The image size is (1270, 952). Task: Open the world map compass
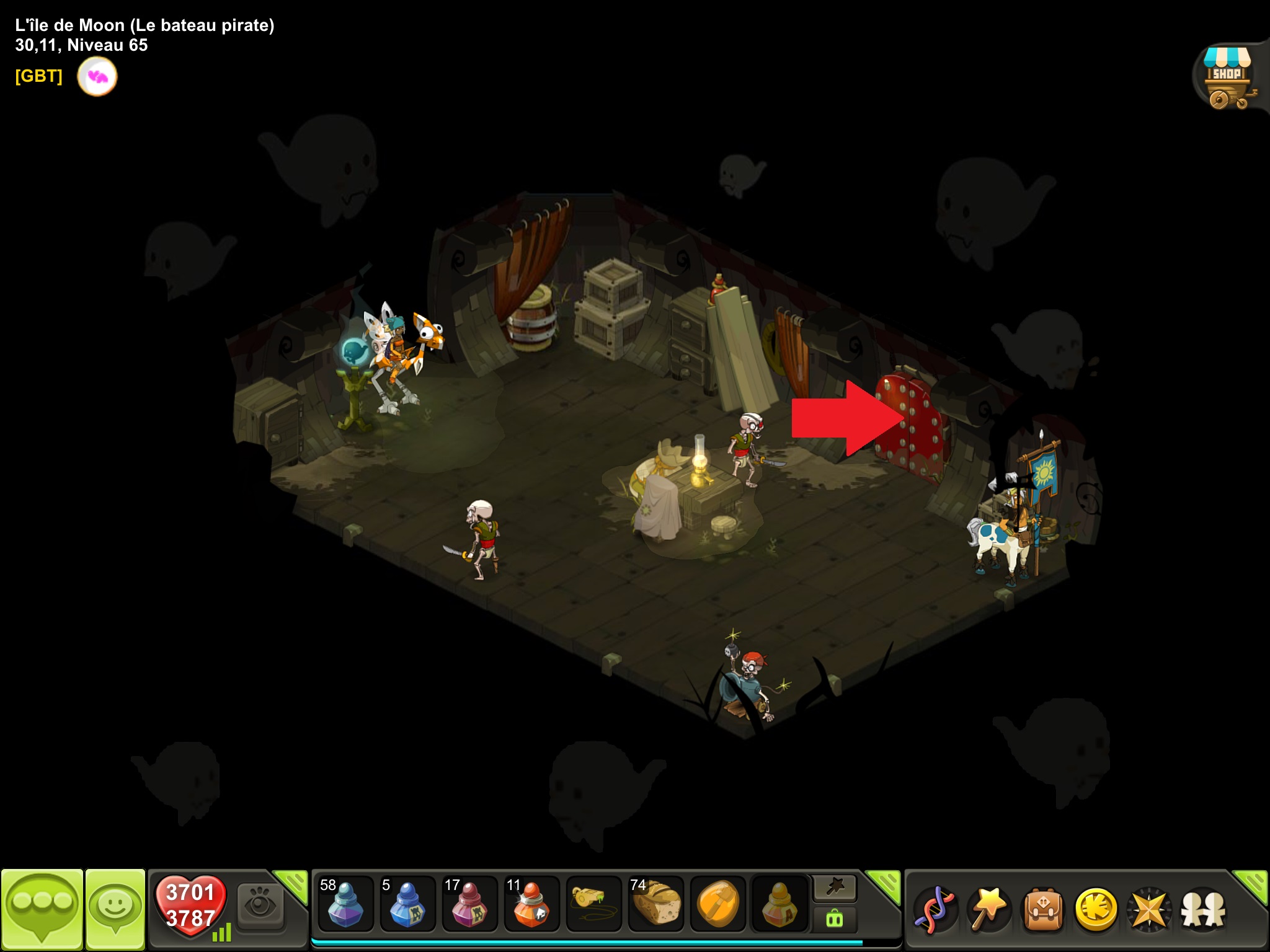(x=1149, y=909)
